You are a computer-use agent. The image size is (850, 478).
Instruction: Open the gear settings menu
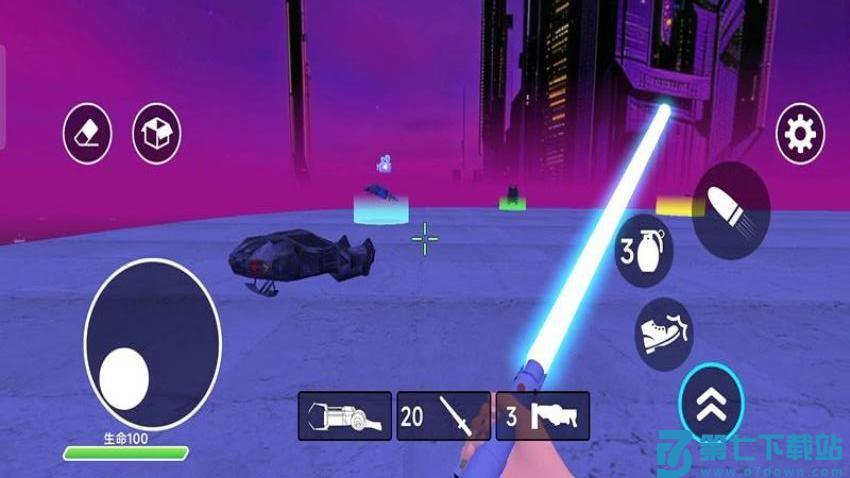[x=801, y=133]
